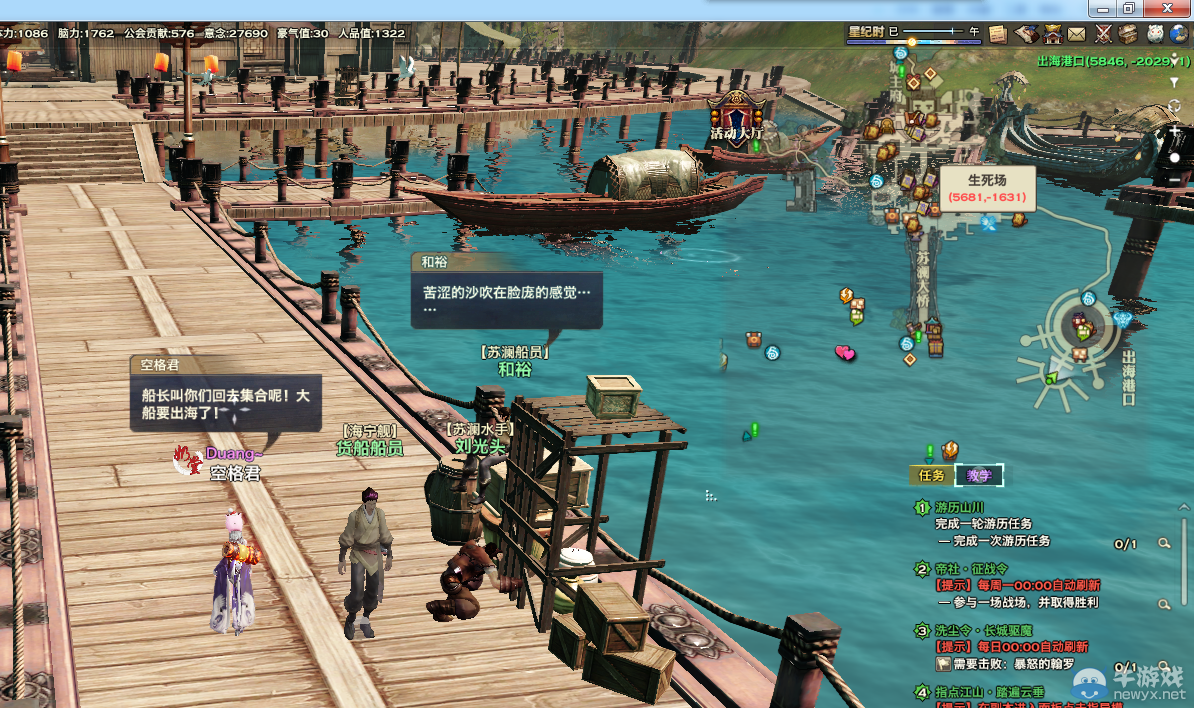1194x708 pixels.
Task: Click the 生死场 map location label
Action: 987,188
